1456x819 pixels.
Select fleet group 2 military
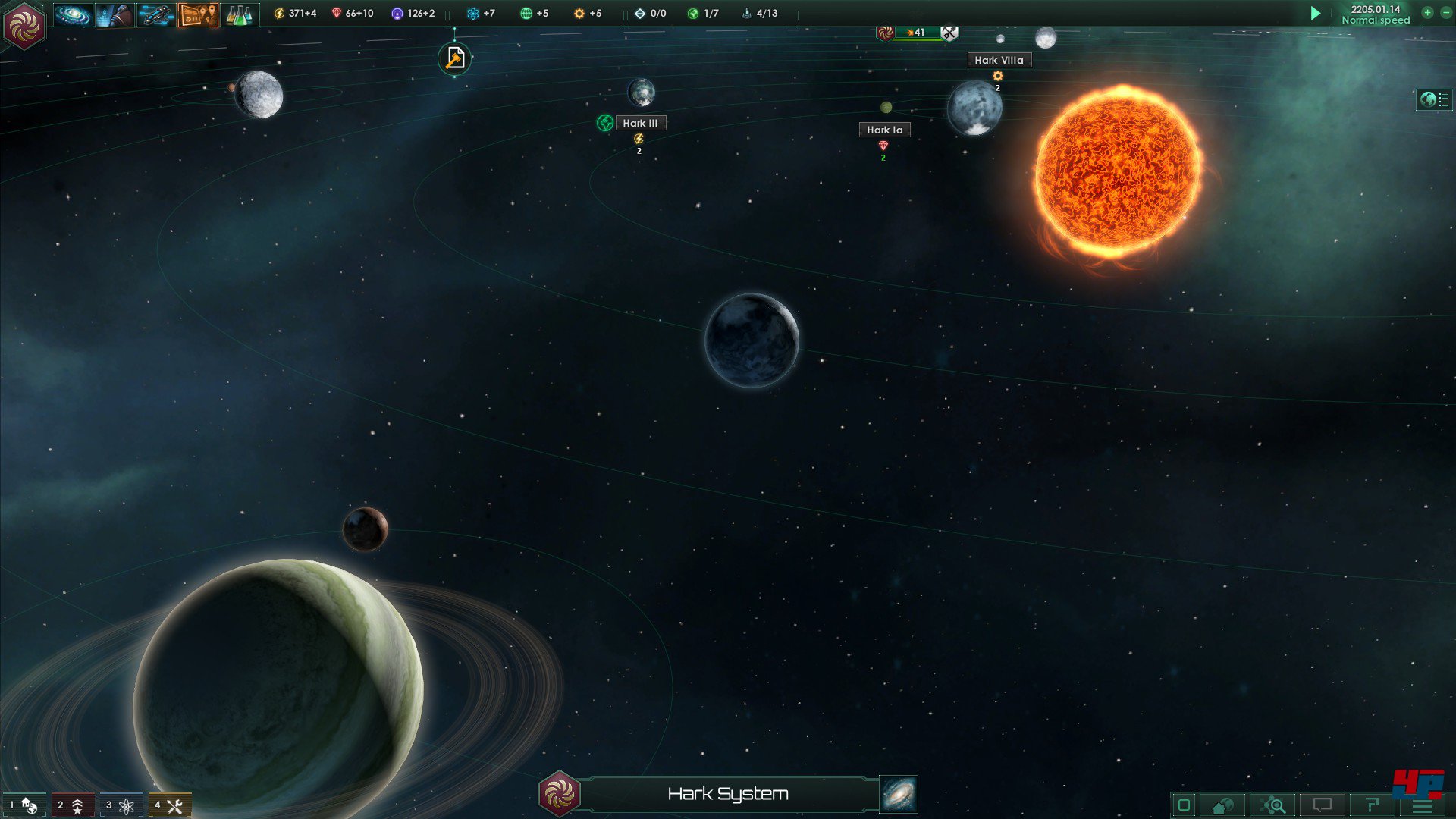[71, 805]
